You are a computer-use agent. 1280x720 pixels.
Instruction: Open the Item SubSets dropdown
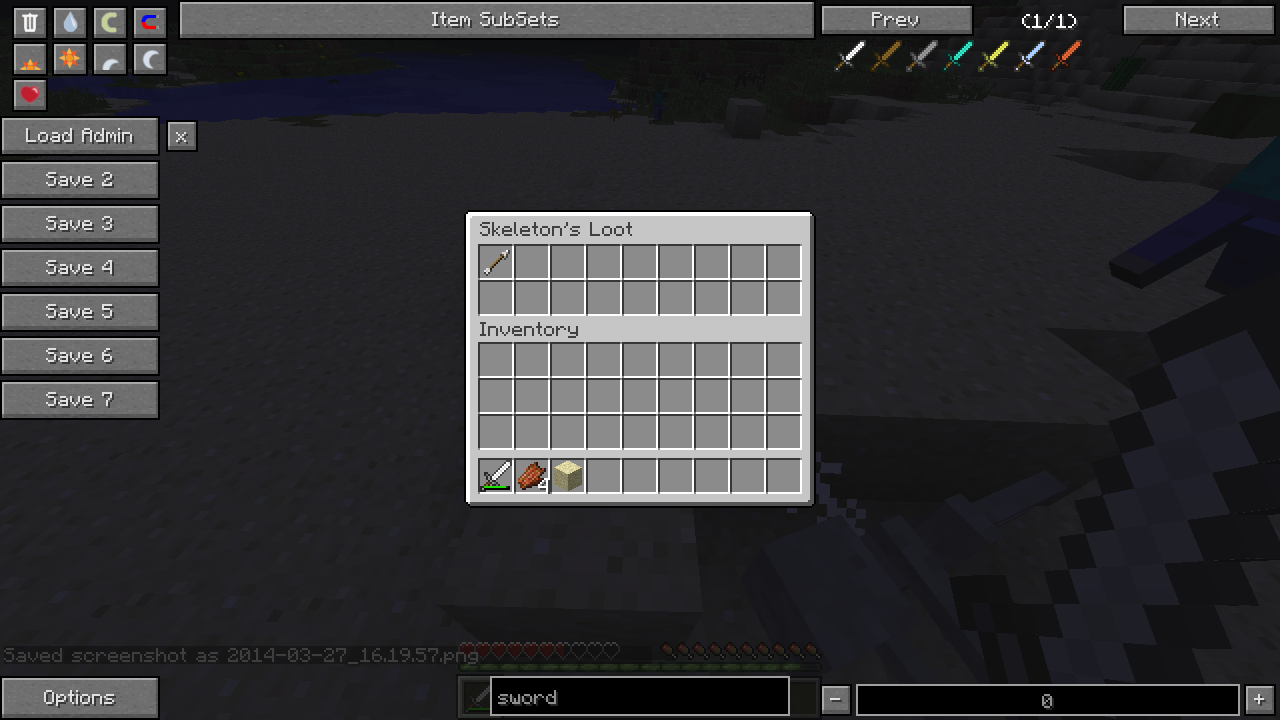coord(496,20)
